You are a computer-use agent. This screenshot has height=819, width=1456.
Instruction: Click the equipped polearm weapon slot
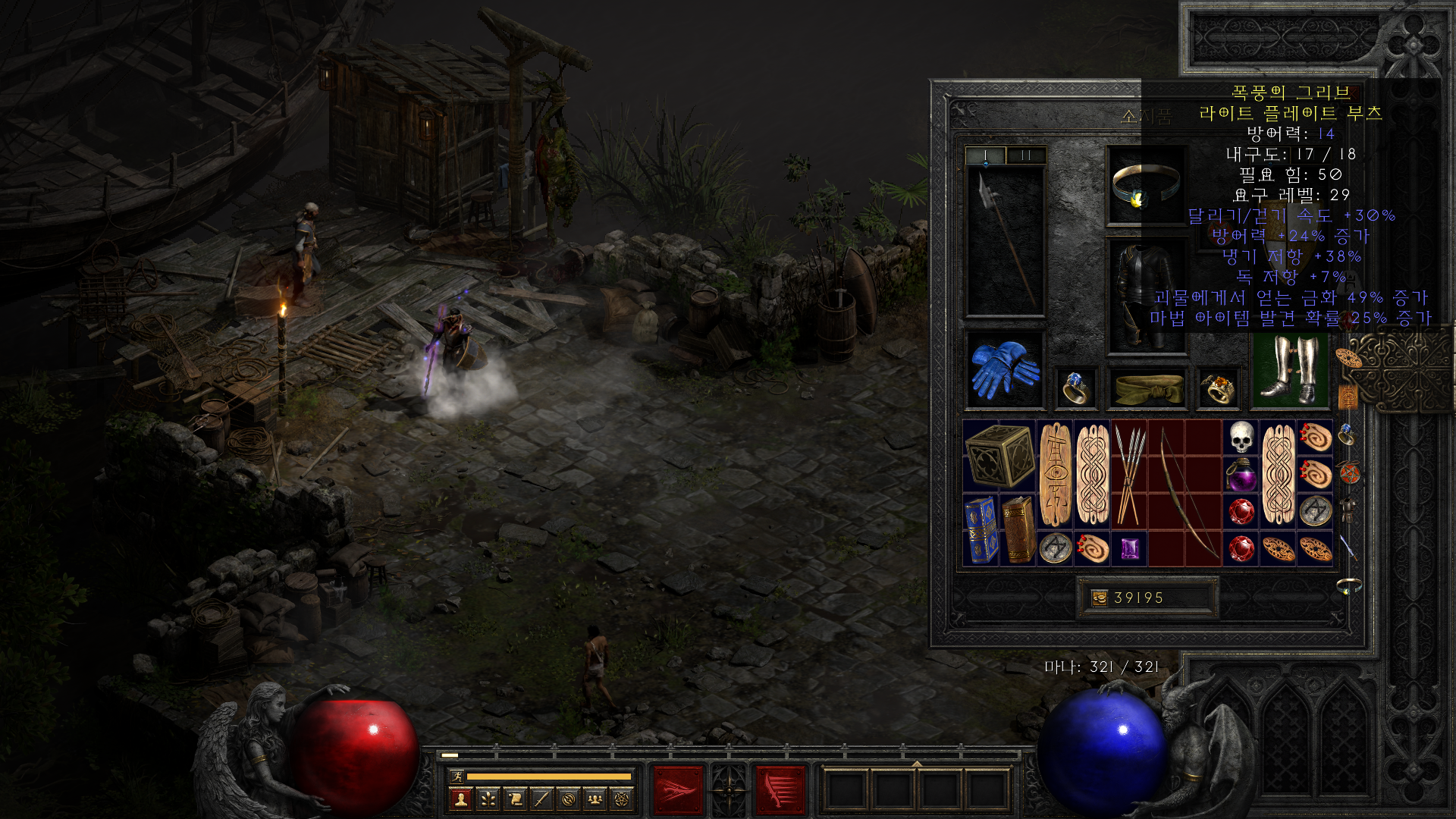coord(1005,241)
